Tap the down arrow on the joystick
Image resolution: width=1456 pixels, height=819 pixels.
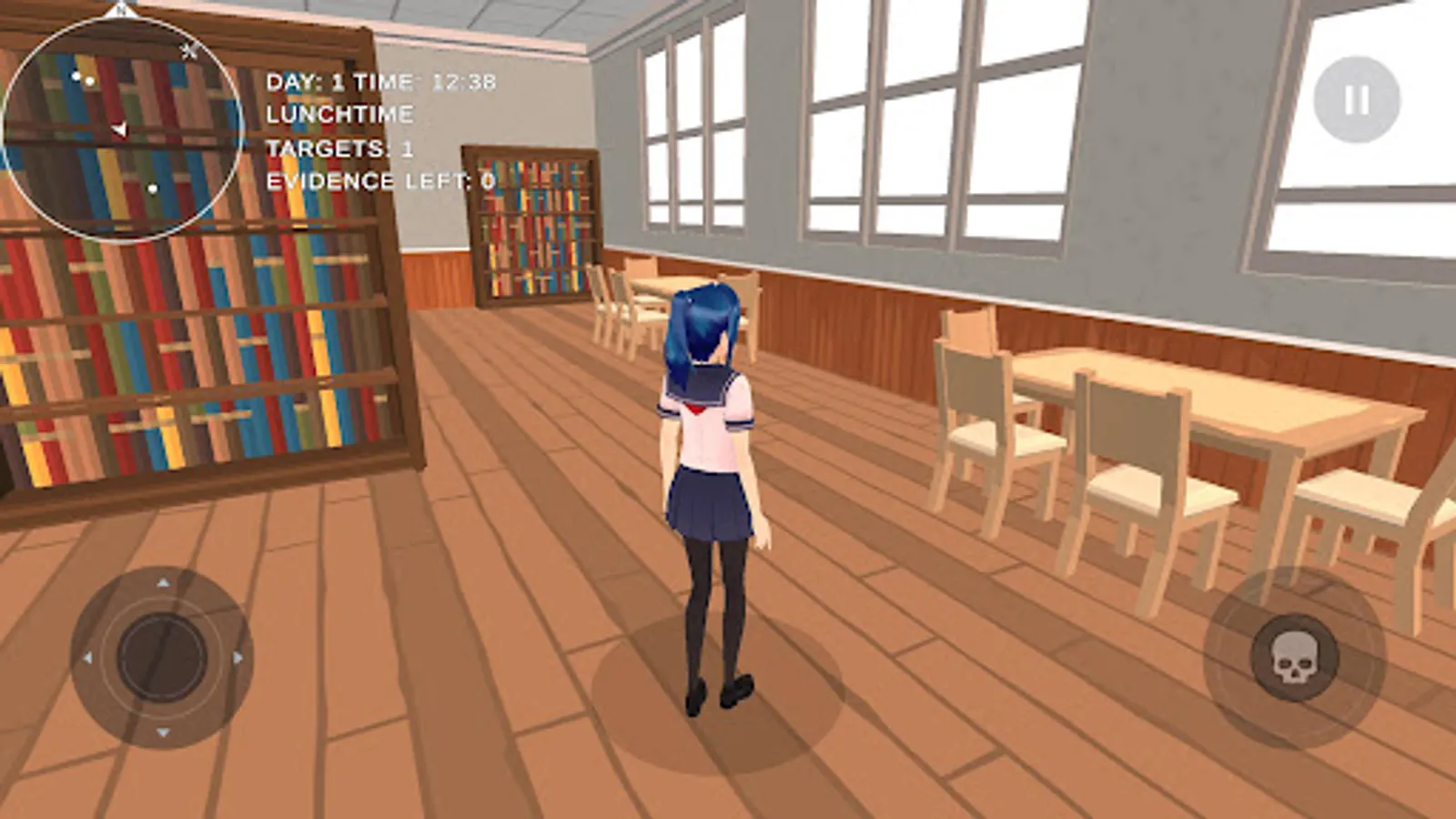163,732
